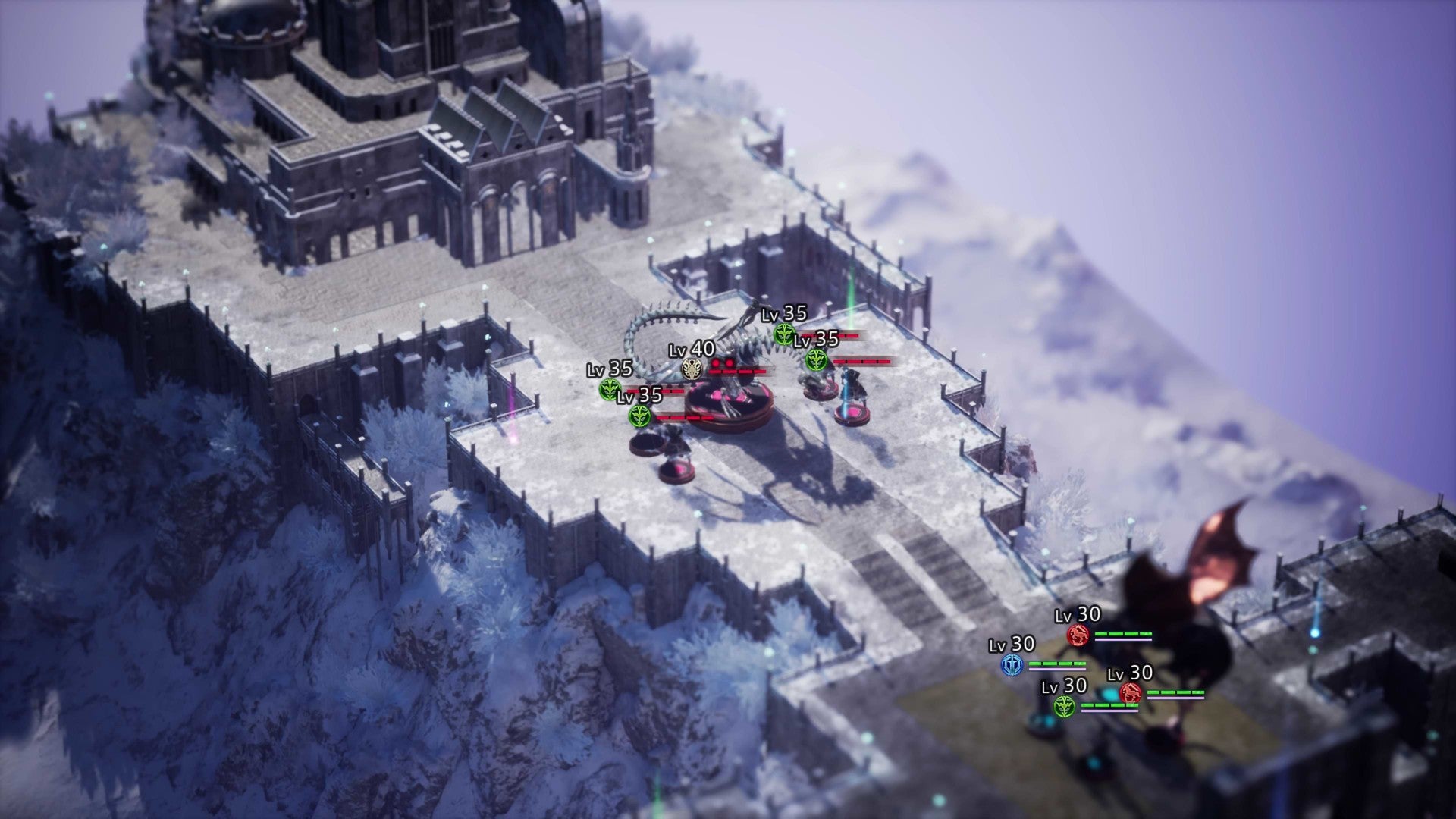Click the leftmost Lv 30 text label
Screen dimensions: 1456x819
1011,645
